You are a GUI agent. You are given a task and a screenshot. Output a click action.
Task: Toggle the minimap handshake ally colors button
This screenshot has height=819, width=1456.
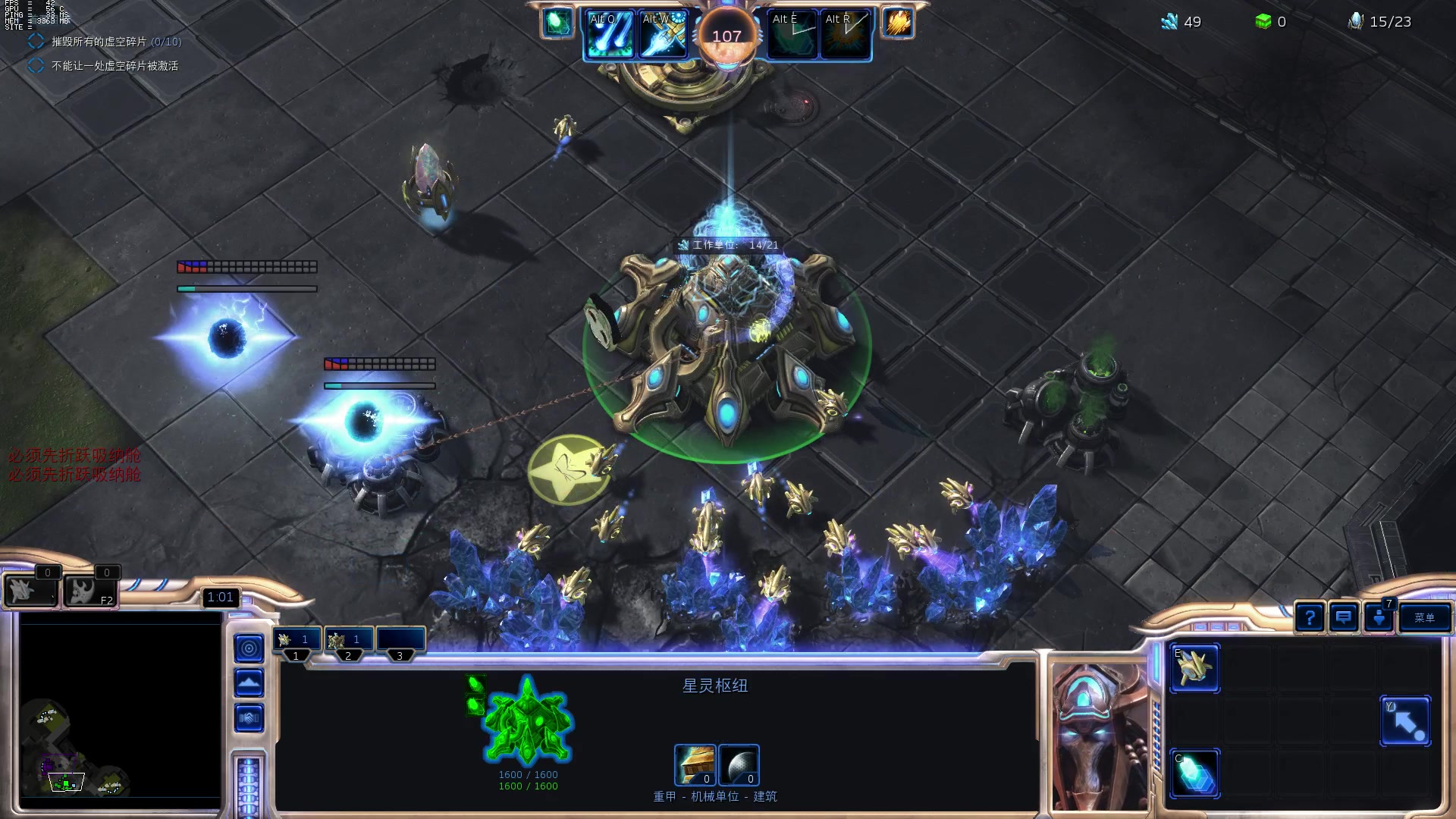[x=249, y=717]
